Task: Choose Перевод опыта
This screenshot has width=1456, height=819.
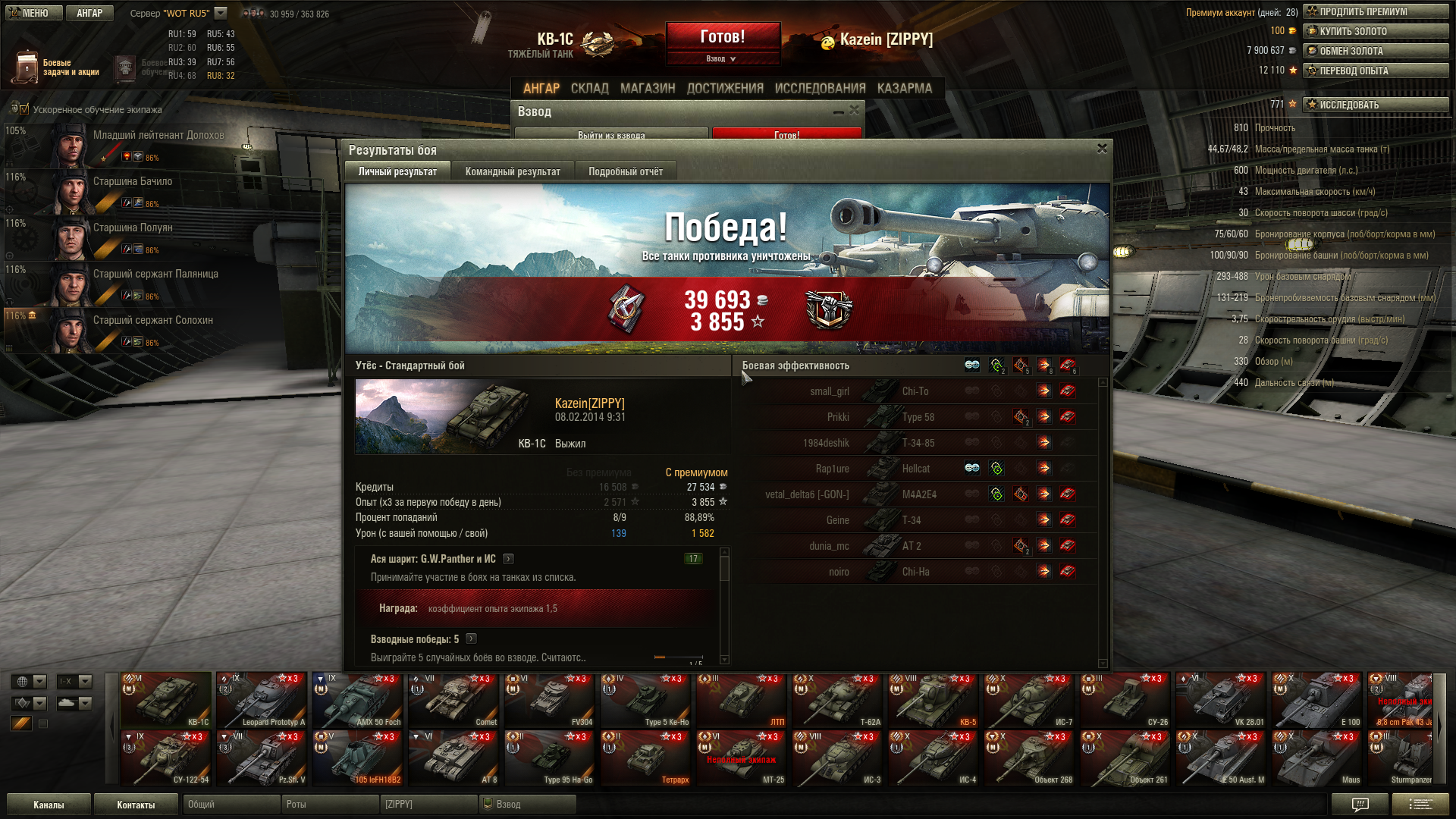Action: (1376, 71)
